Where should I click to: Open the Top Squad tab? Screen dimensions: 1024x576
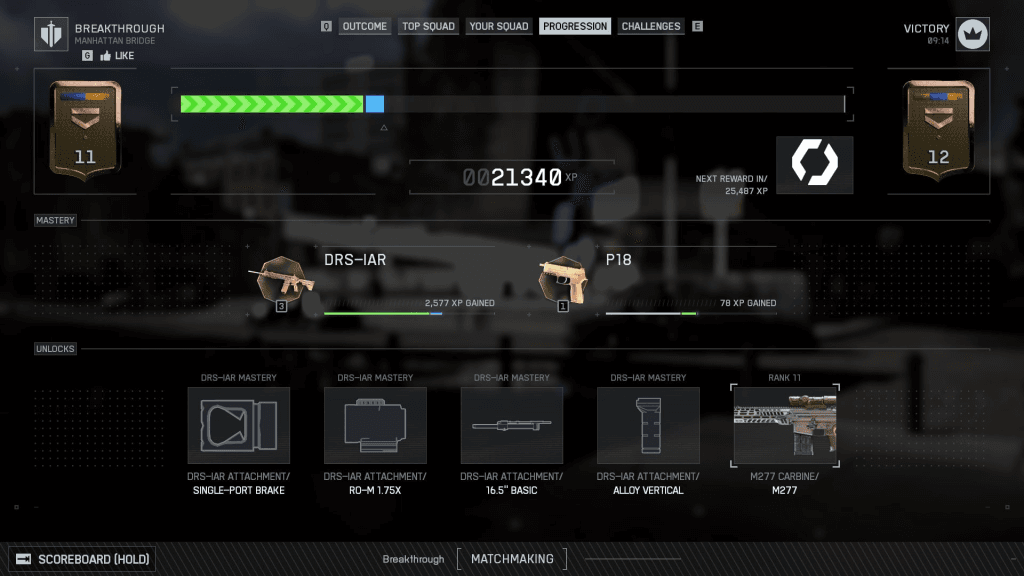(x=428, y=27)
